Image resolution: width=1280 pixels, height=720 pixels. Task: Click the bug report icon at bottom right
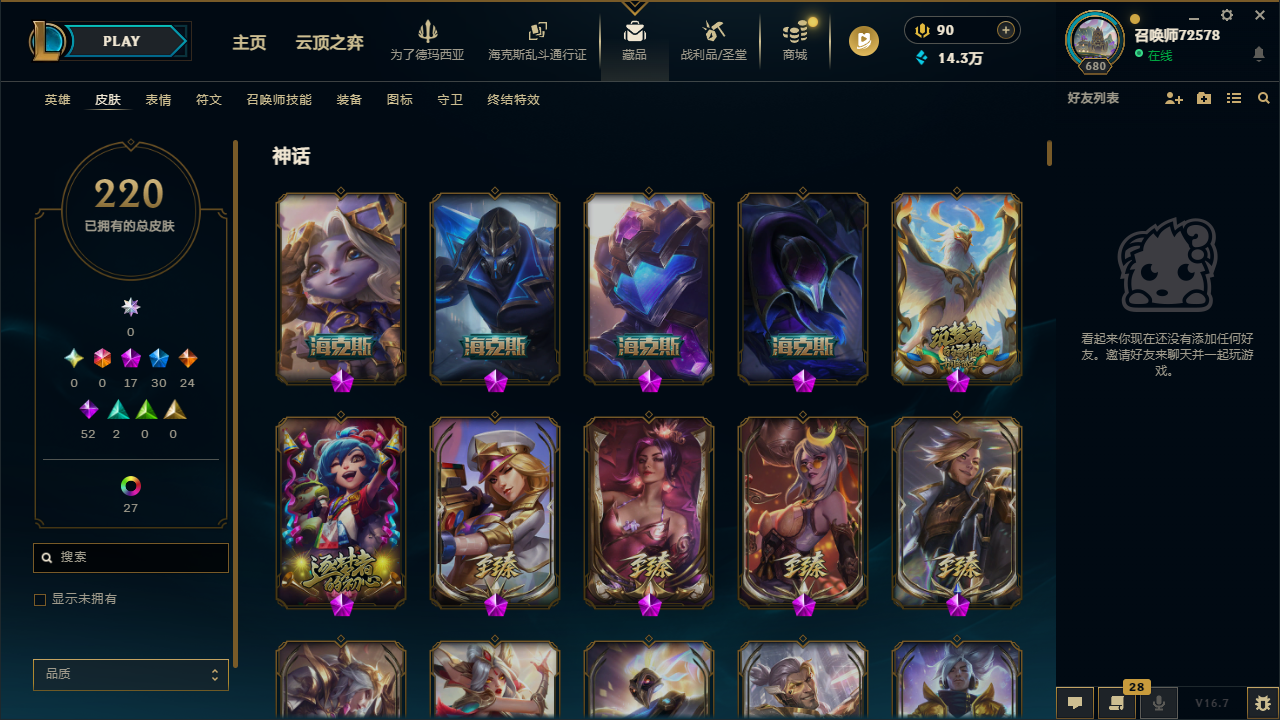1262,703
